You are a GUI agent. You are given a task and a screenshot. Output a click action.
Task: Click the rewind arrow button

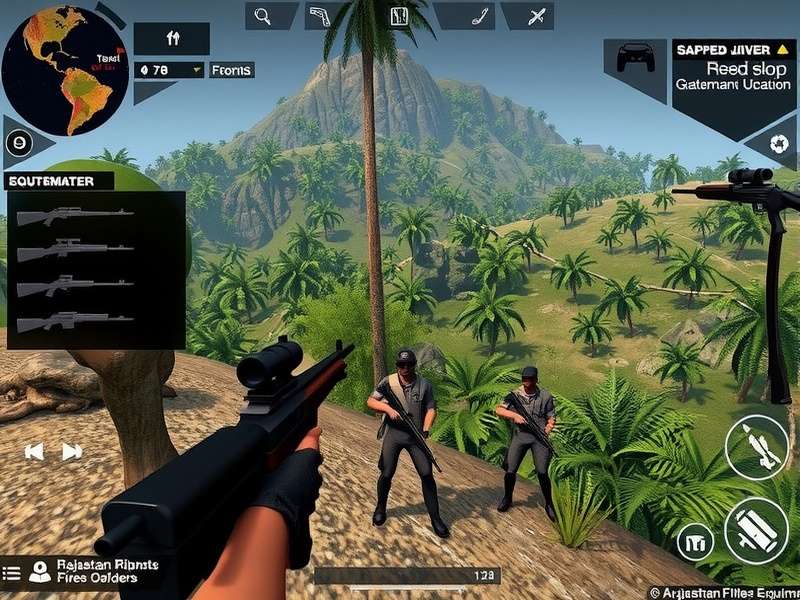[35, 452]
